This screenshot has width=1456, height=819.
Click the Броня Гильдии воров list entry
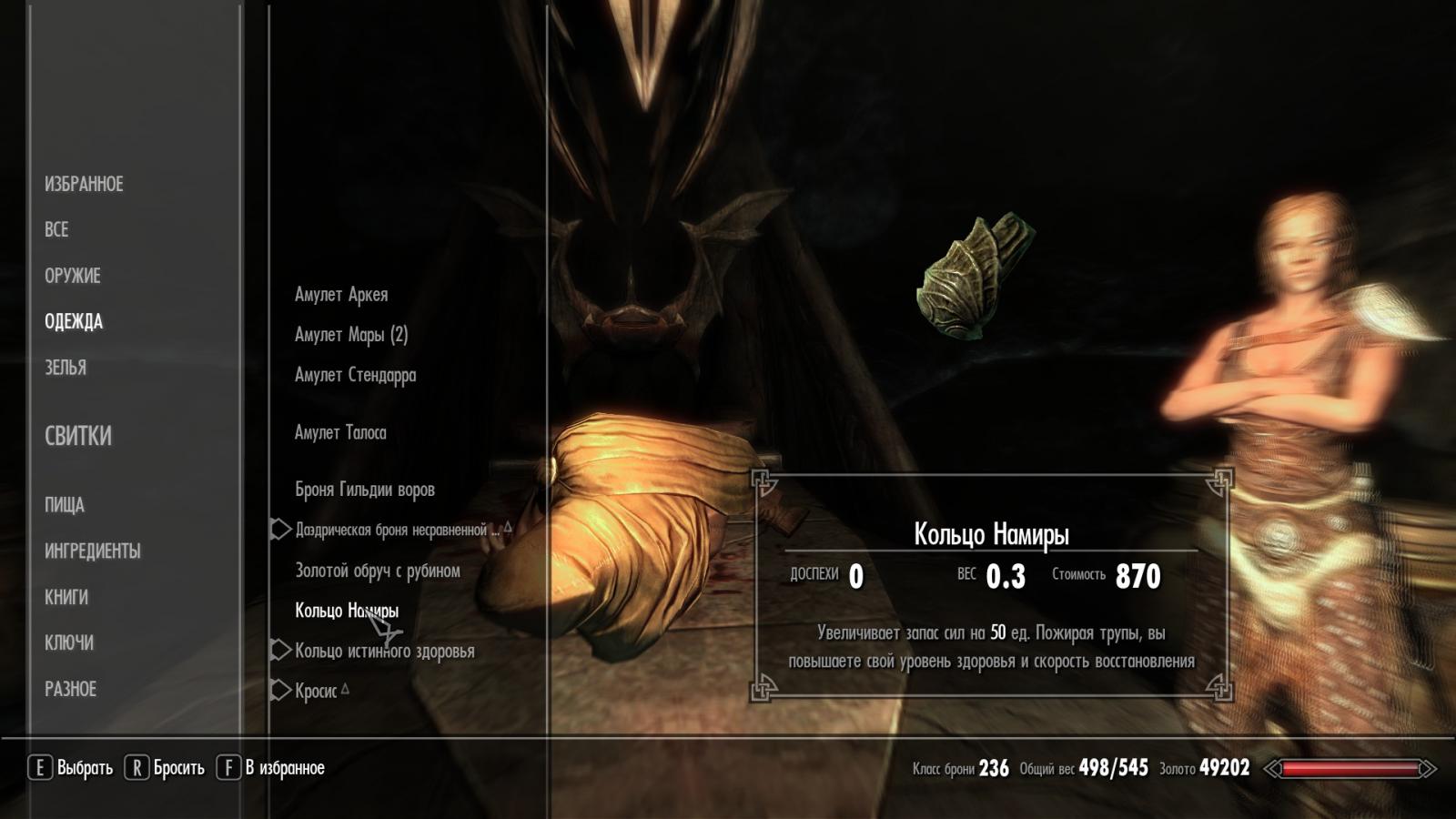364,489
